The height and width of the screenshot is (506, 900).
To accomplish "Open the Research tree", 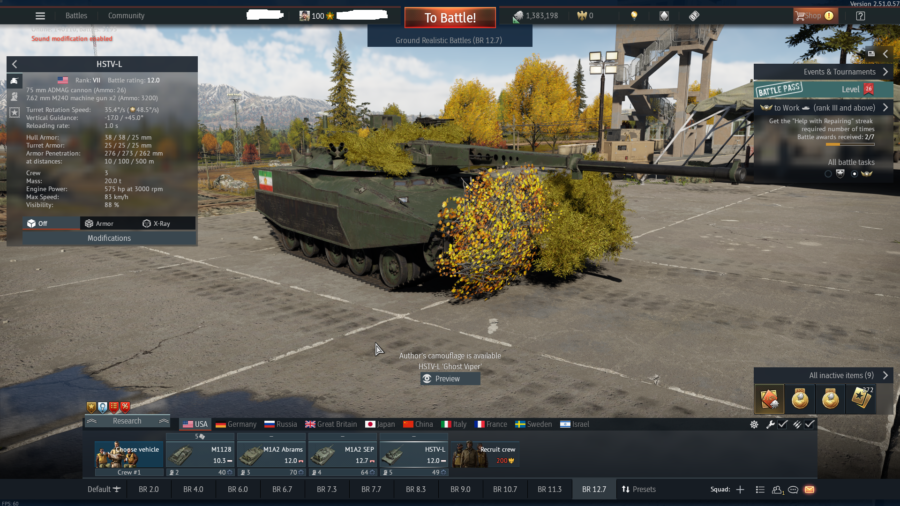I will (127, 421).
